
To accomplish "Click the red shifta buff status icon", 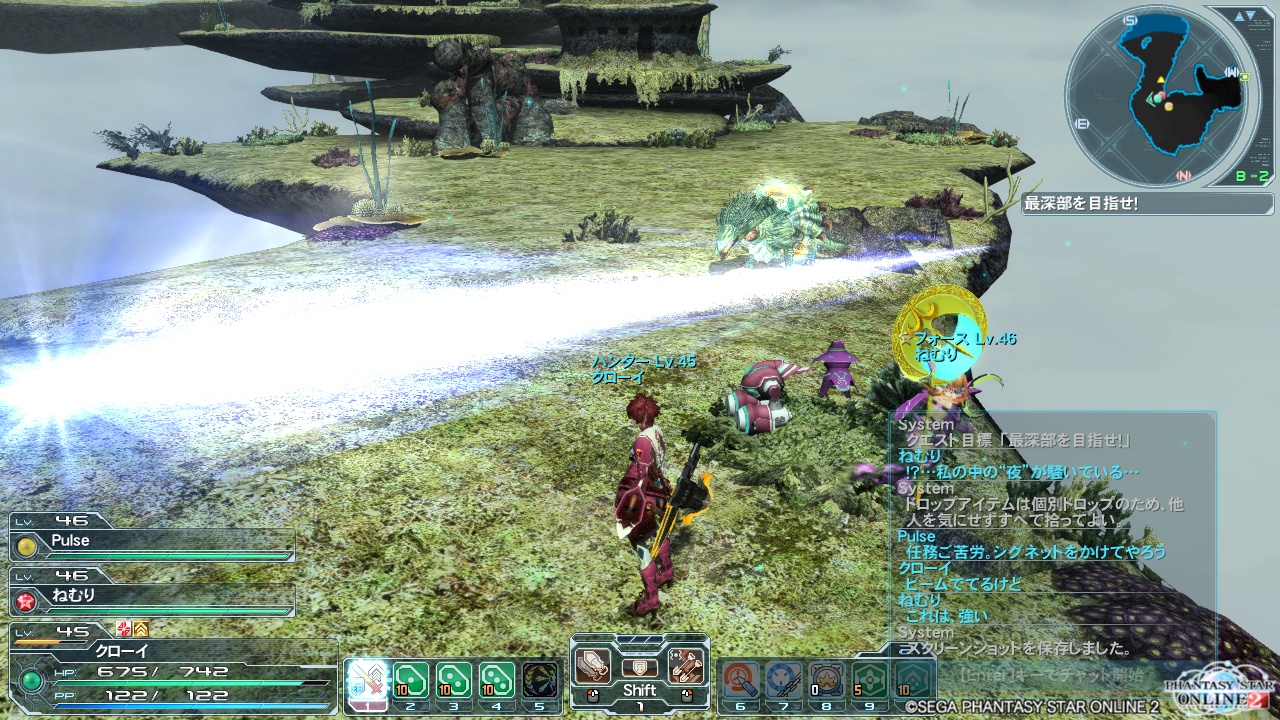I will click(x=123, y=628).
